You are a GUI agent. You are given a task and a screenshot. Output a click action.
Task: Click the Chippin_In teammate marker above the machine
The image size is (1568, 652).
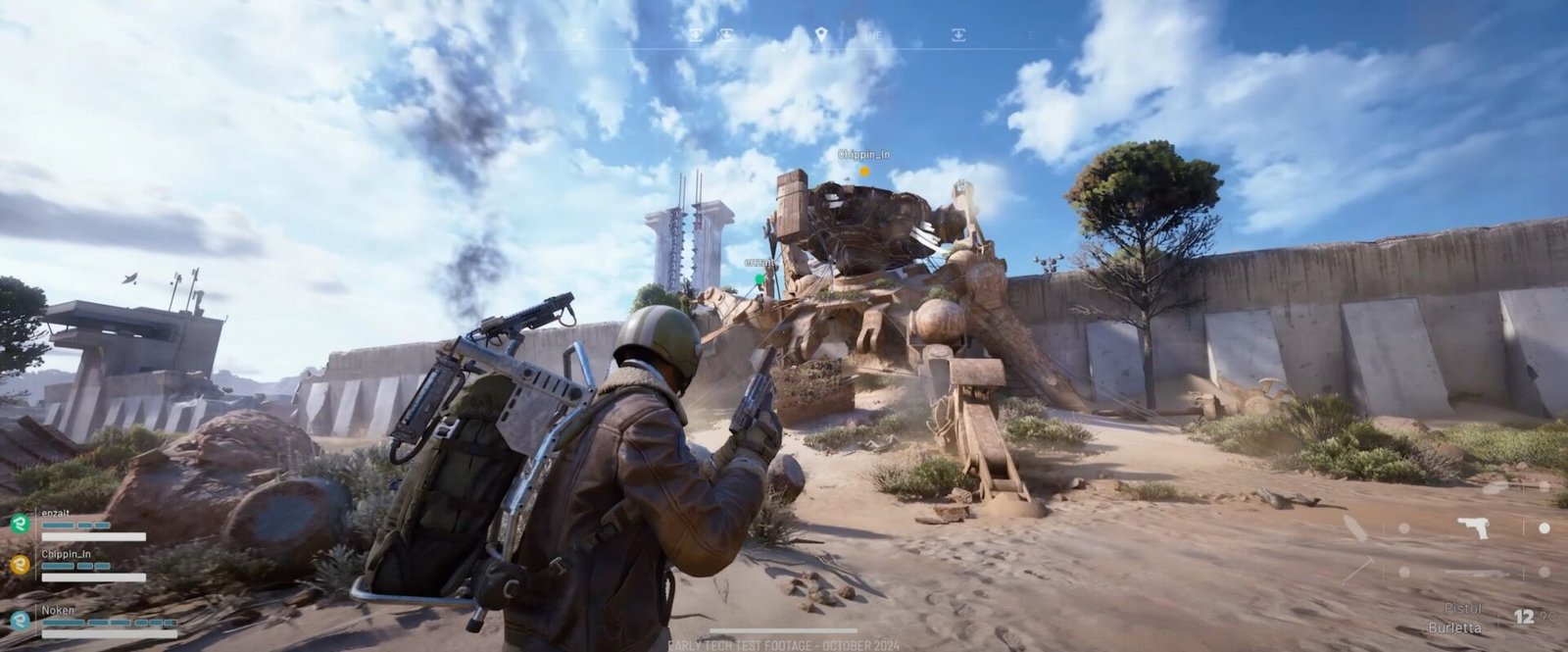(864, 172)
